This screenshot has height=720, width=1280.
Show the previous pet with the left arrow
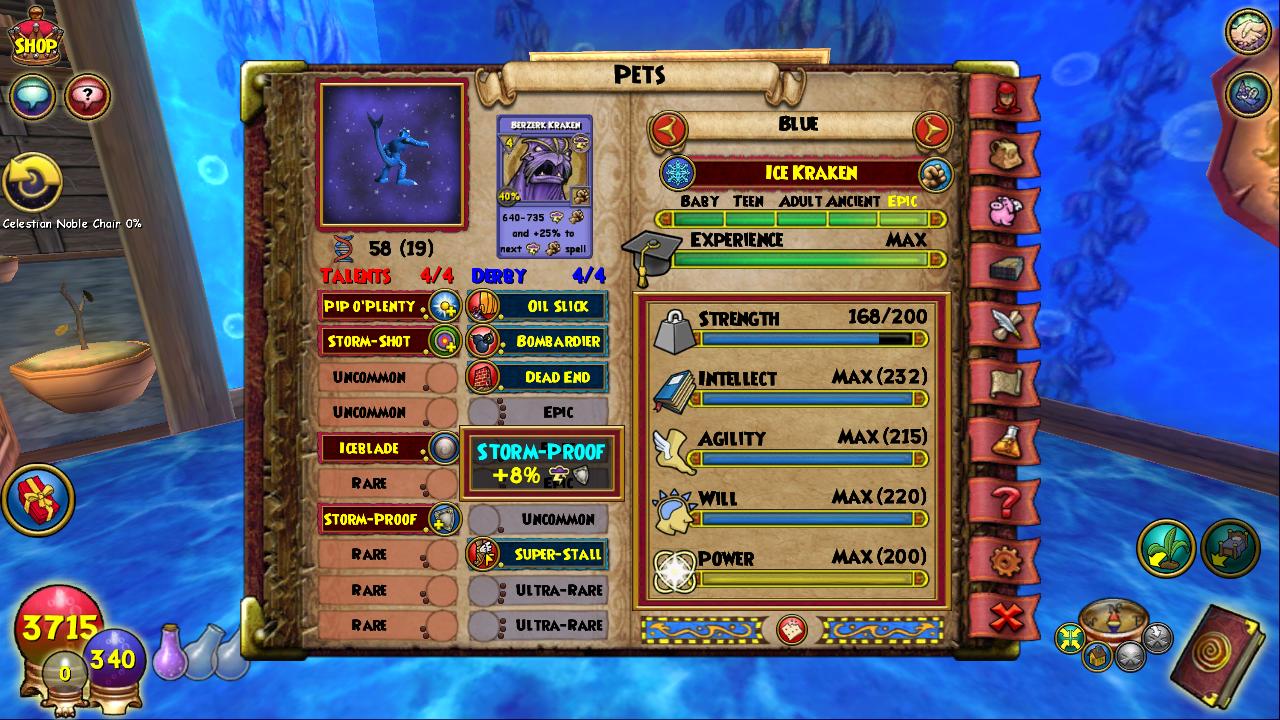pyautogui.click(x=668, y=128)
